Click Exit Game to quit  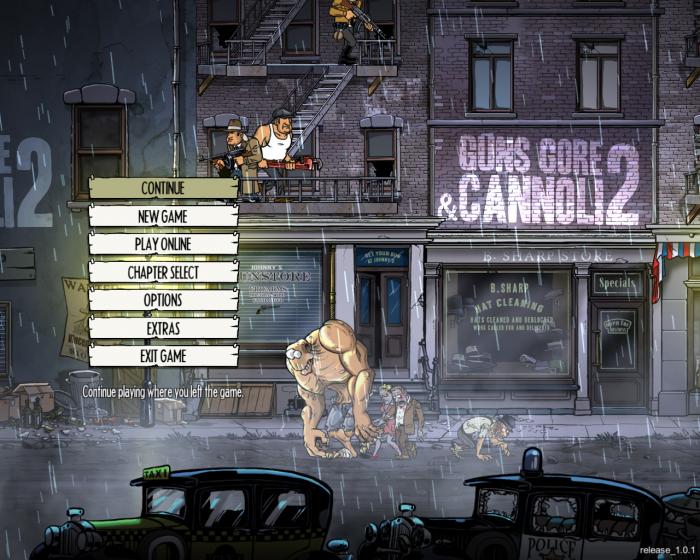(163, 356)
